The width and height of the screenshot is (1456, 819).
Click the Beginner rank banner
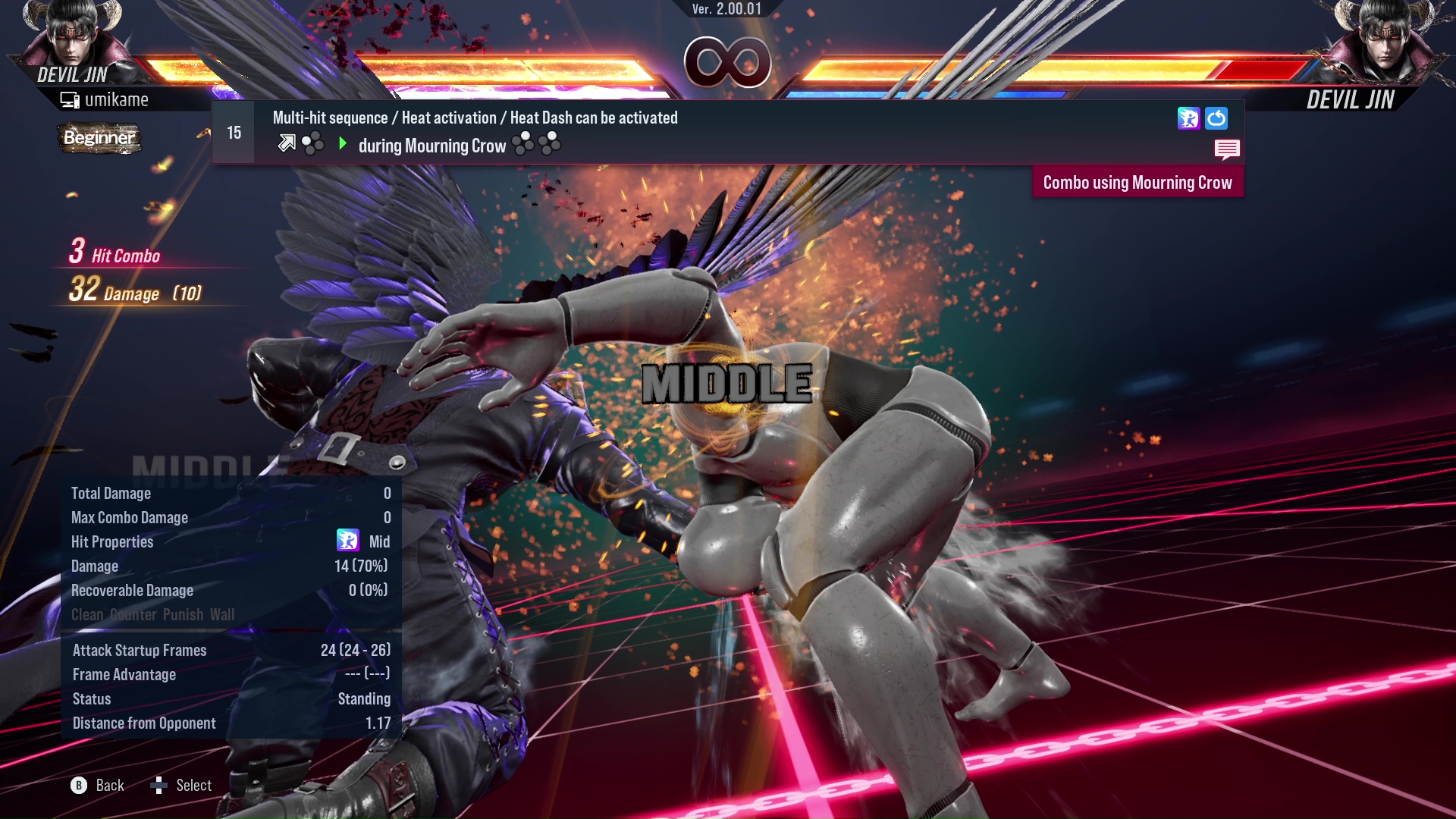pos(99,139)
